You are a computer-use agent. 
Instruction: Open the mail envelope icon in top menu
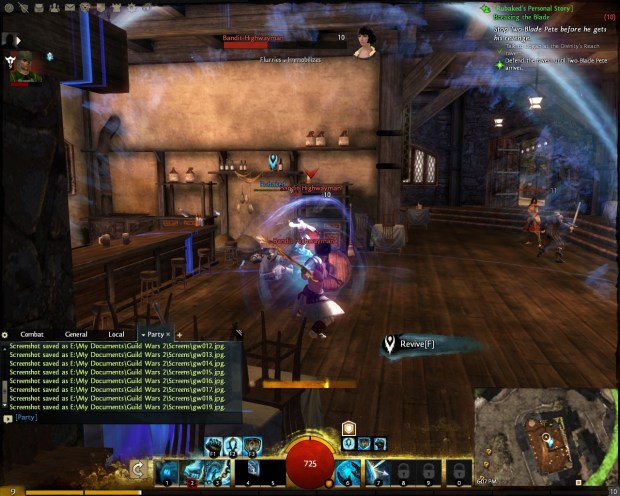point(68,7)
